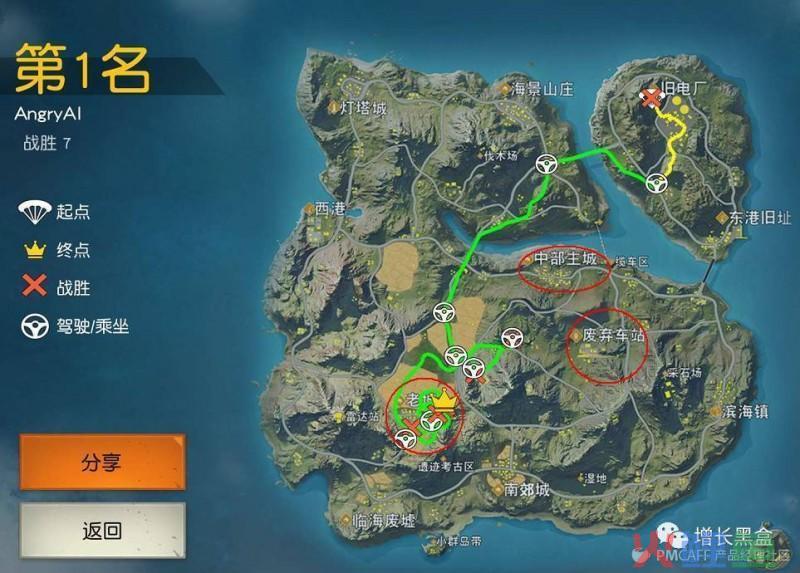
Task: Go back with the 返回 button
Action: 102,530
